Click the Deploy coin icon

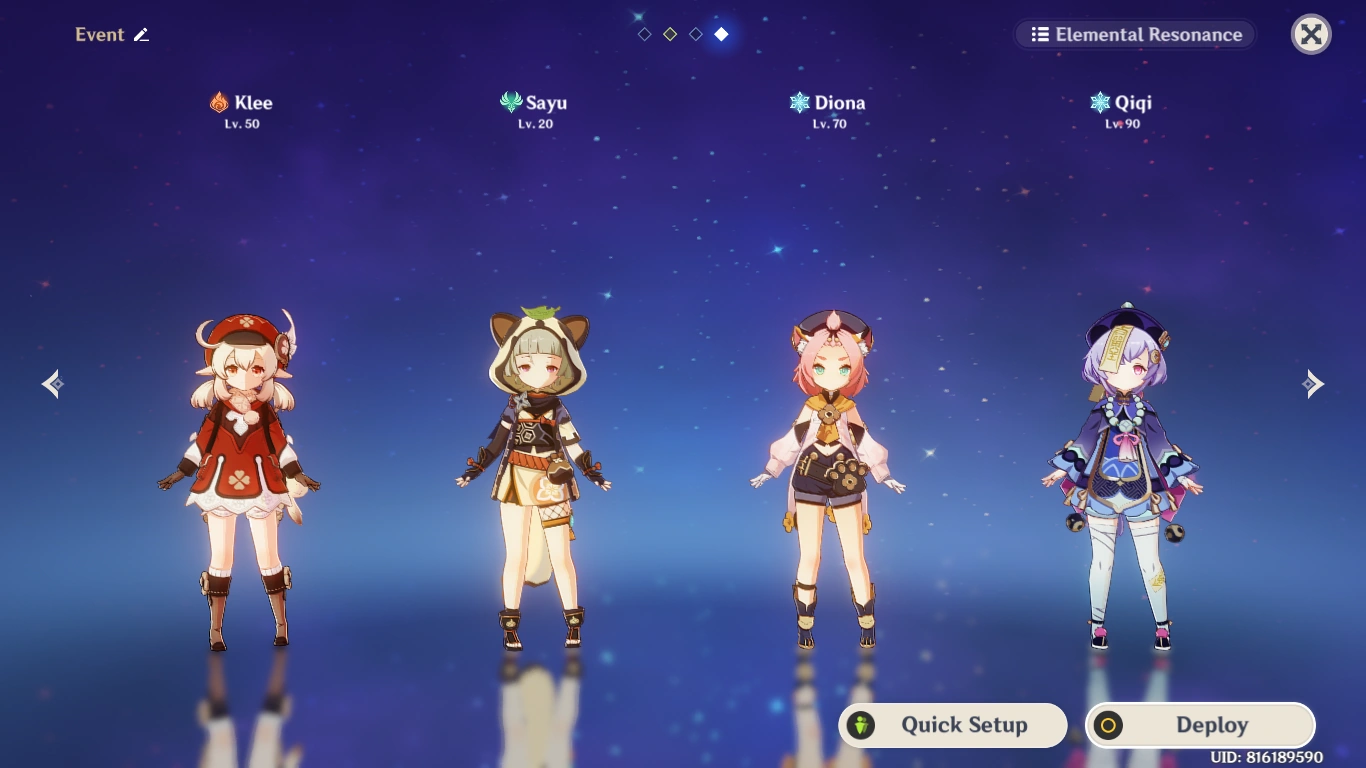(x=1108, y=725)
